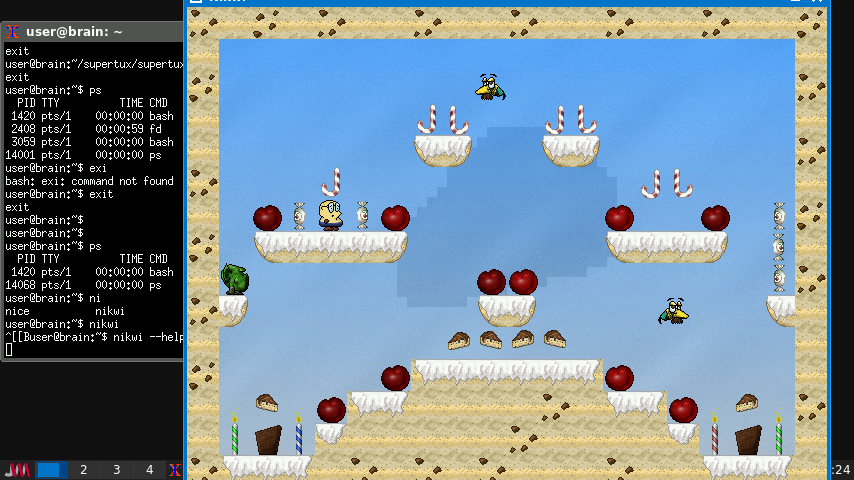
Task: Switch to workspace 2 in the pager
Action: (x=84, y=470)
